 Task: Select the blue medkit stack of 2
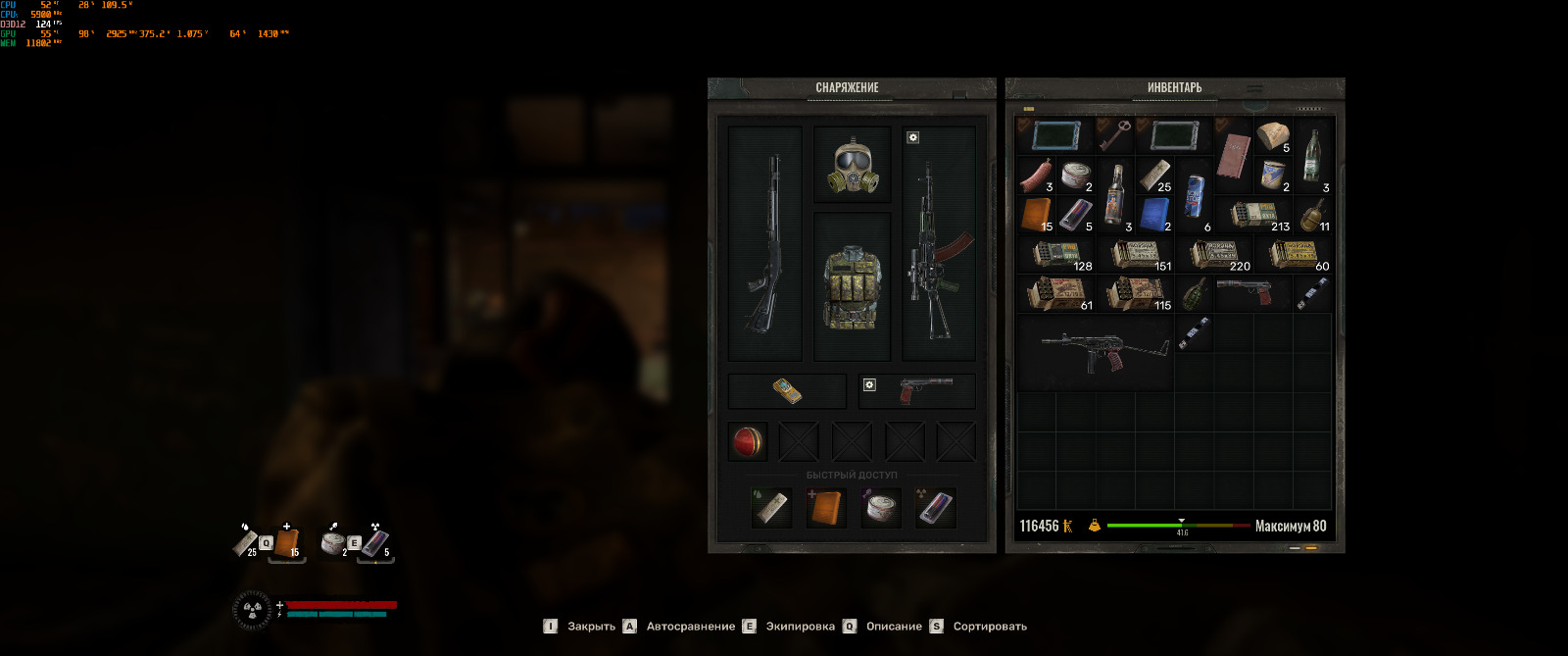1154,214
